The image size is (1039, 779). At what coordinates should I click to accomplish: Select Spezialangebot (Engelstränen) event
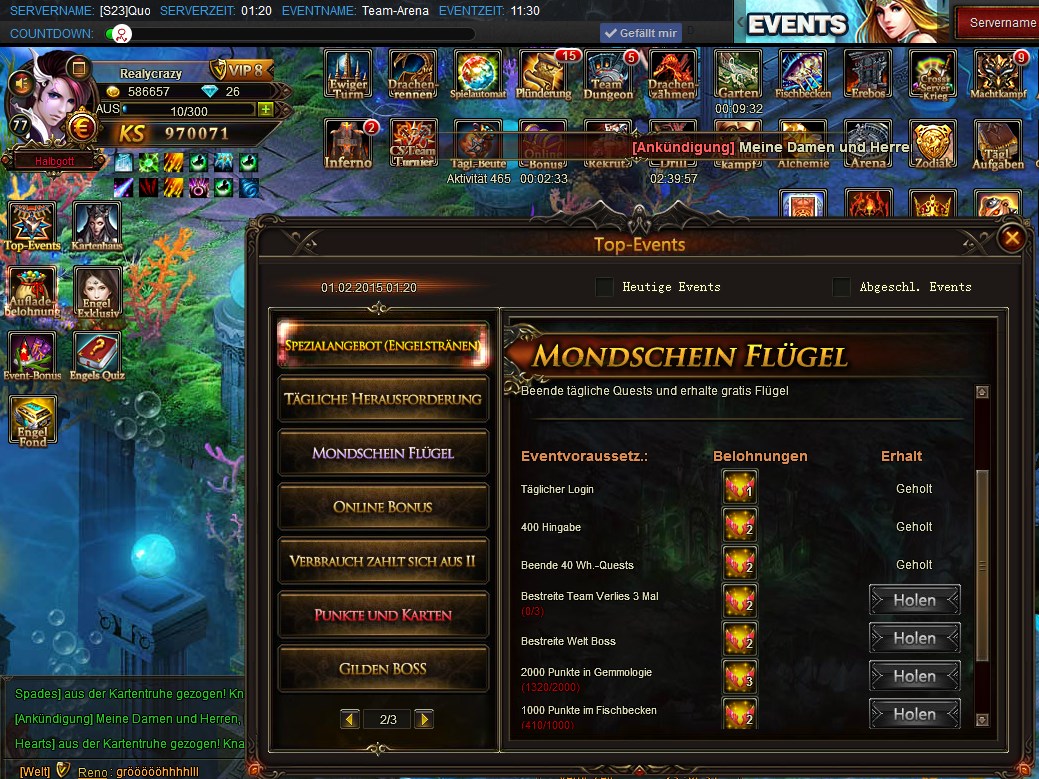tap(383, 345)
